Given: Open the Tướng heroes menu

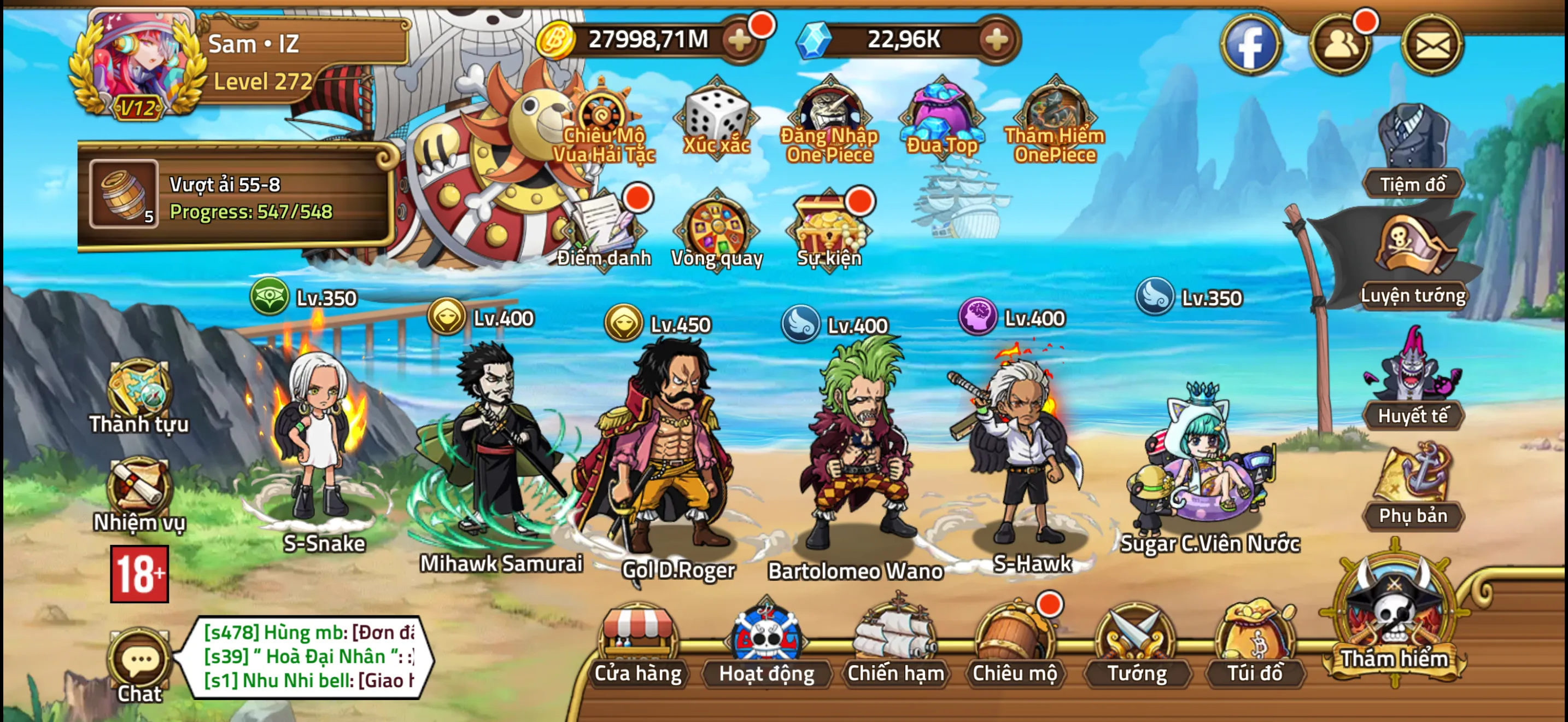Looking at the screenshot, I should (x=1136, y=645).
